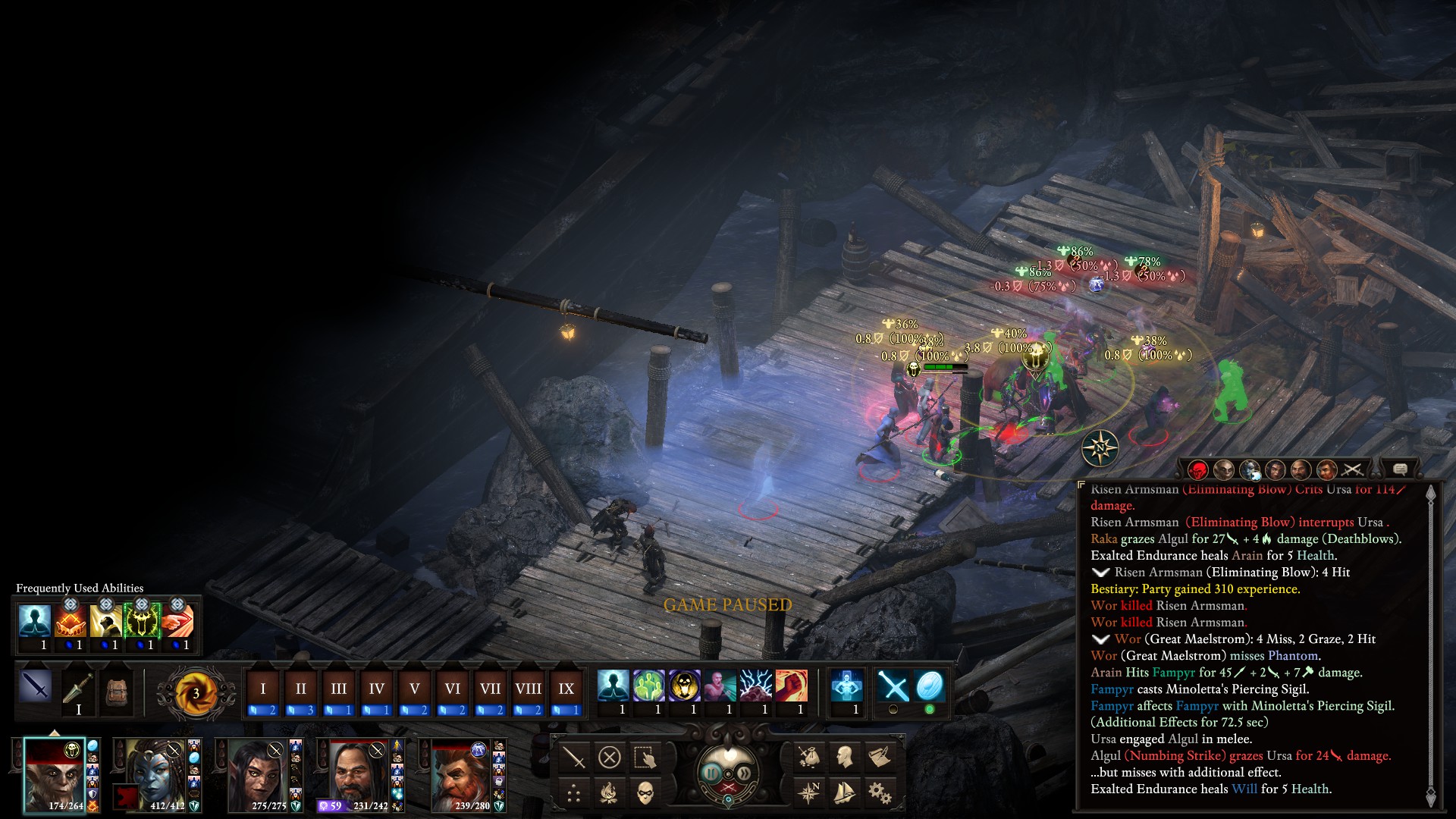The image size is (1456, 819).
Task: Toggle the crossed swords modal ability
Action: (893, 686)
